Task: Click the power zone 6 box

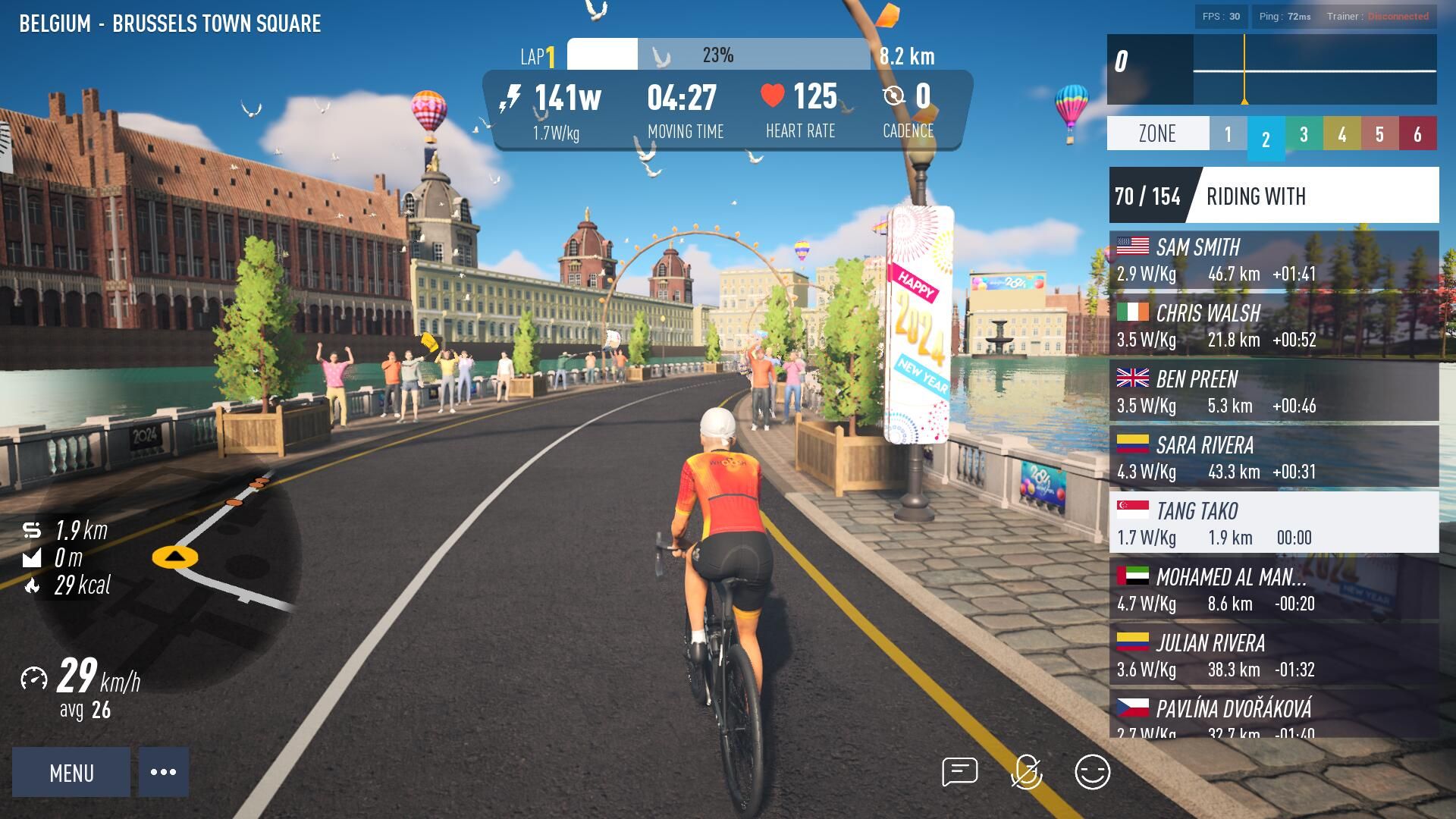Action: (x=1417, y=134)
